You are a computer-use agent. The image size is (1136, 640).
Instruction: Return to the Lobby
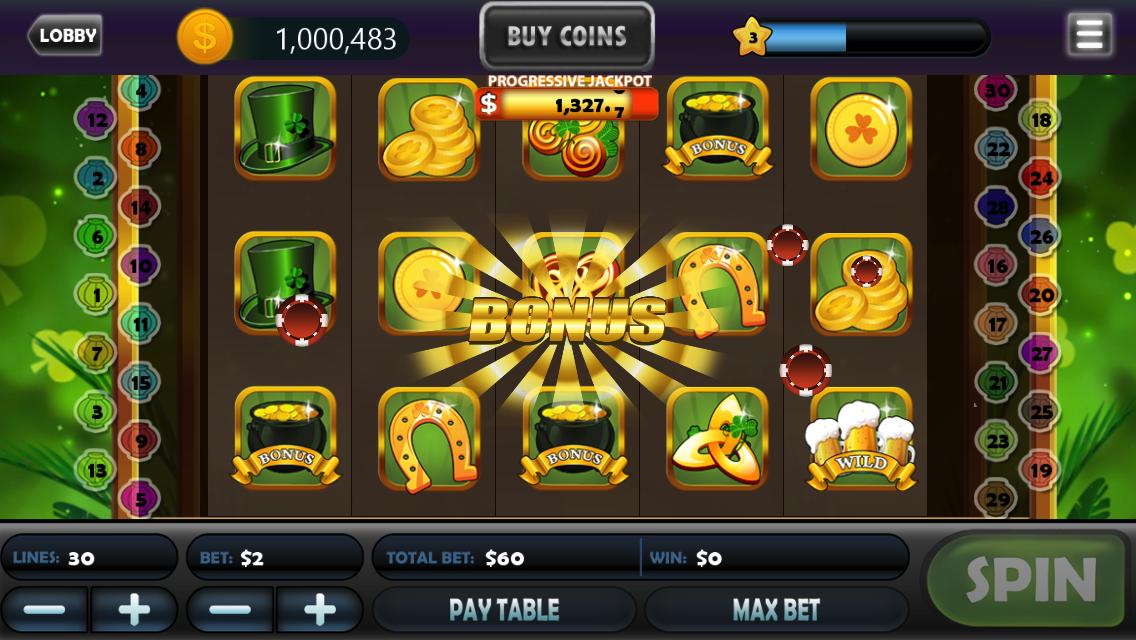(66, 36)
